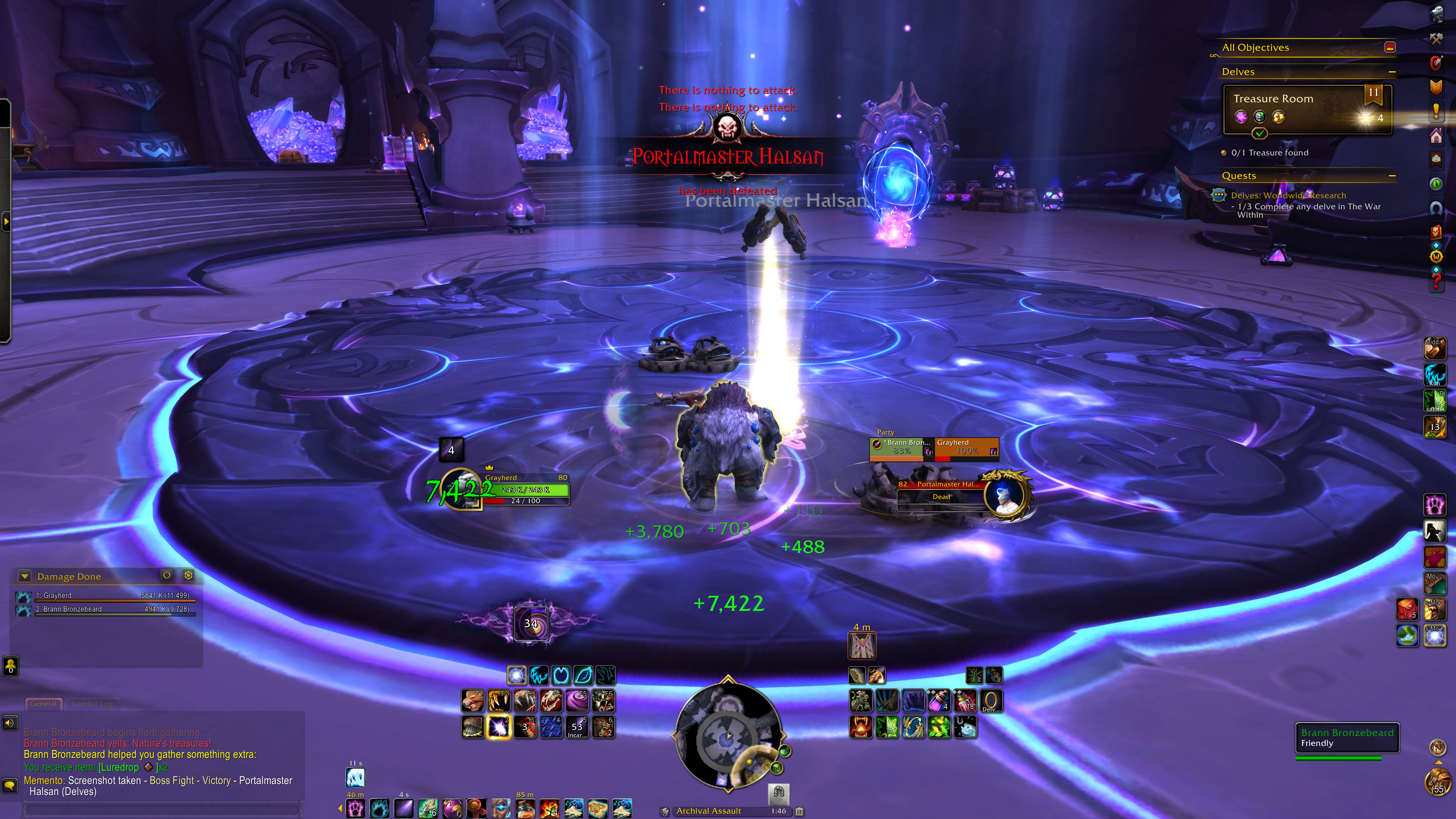Select the General chat tab
Viewport: 1456px width, 819px height.
point(43,704)
